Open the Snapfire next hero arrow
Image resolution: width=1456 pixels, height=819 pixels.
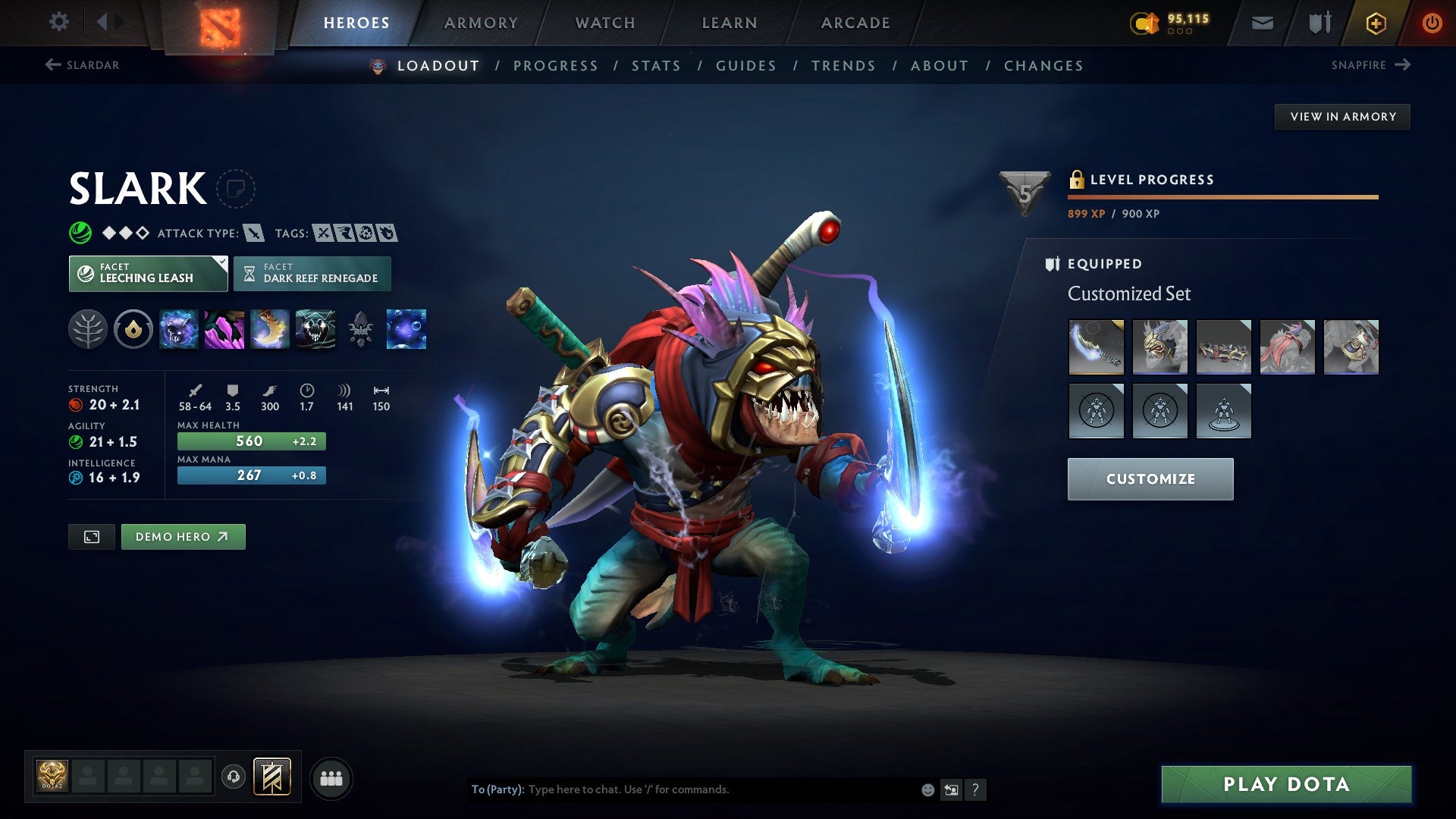(x=1401, y=65)
